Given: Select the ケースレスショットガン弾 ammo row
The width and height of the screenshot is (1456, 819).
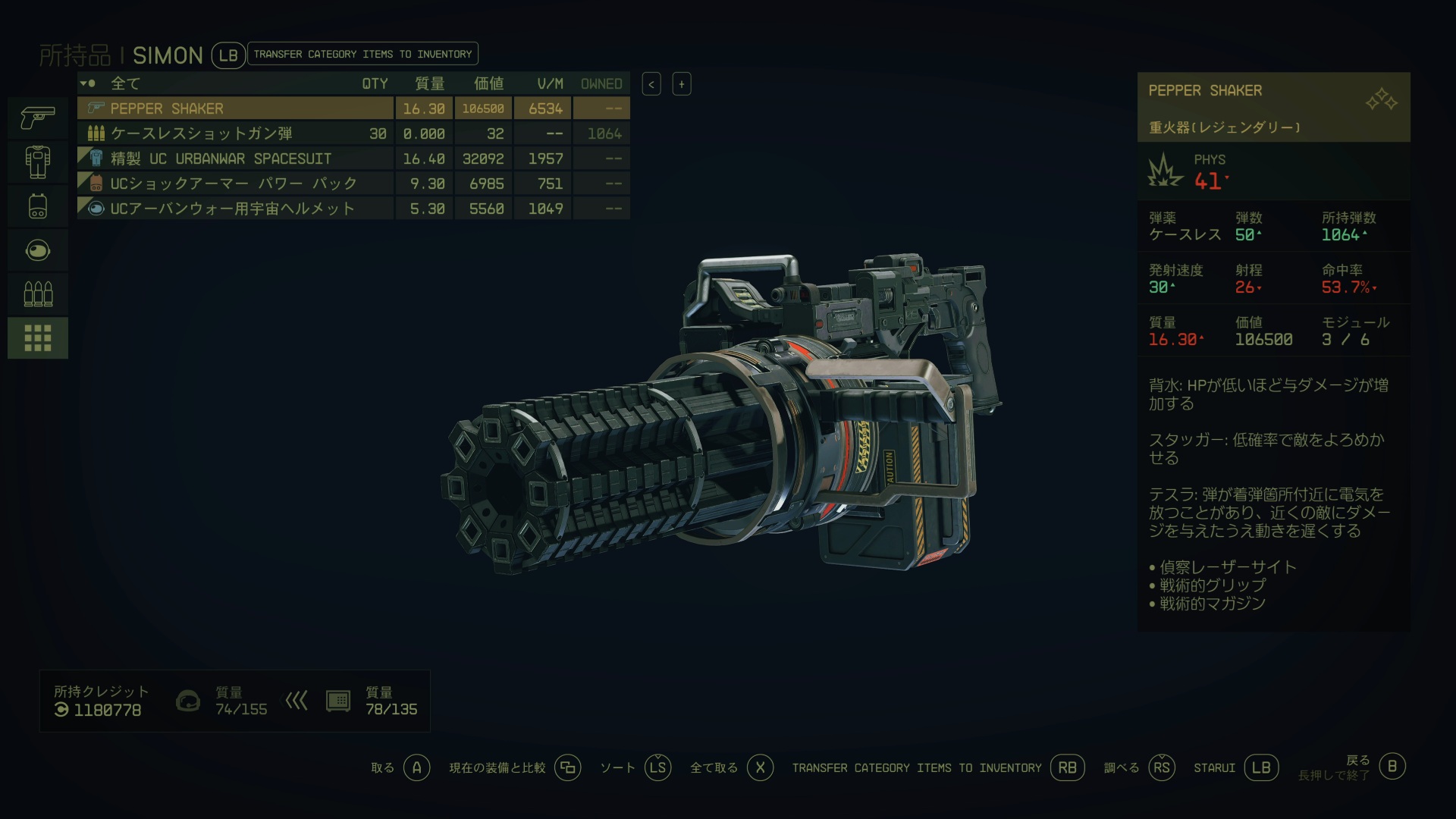Looking at the screenshot, I should tap(235, 133).
